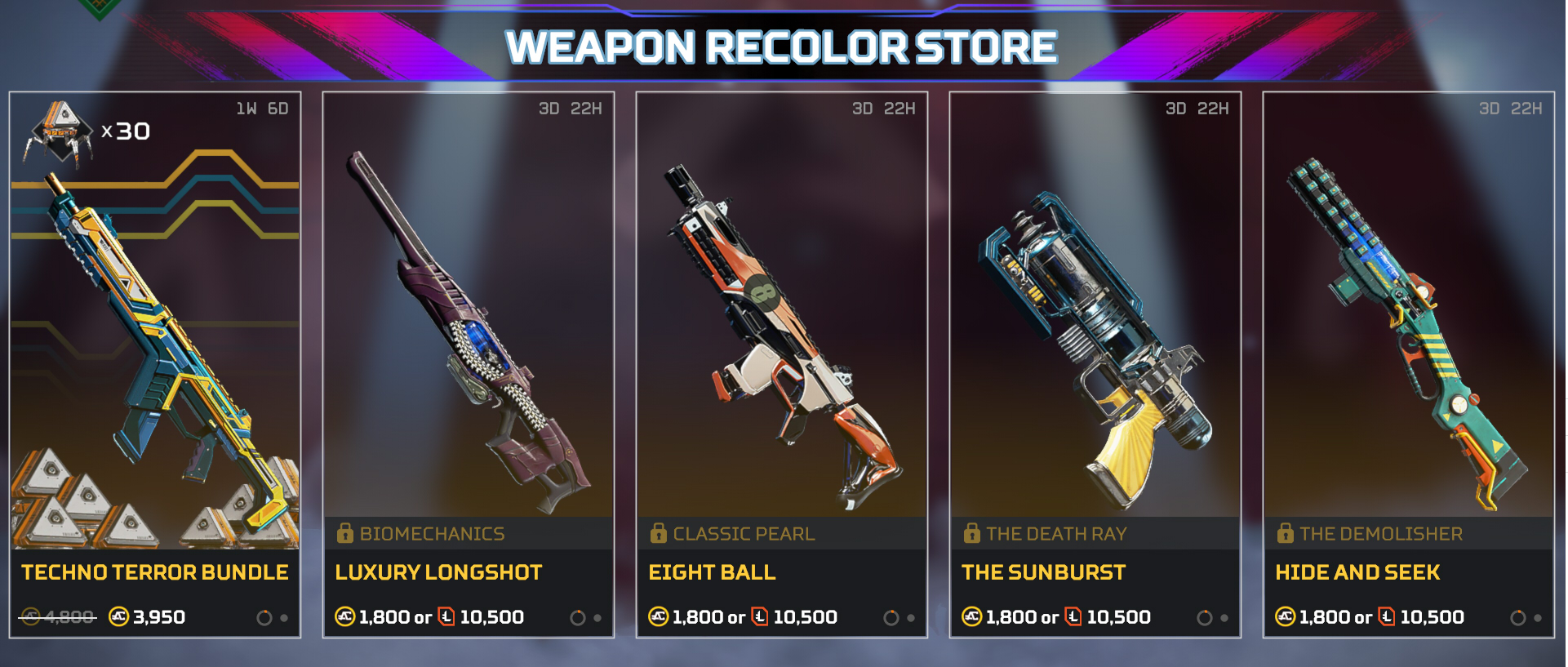Click the Legend Tokens icon on Hide and Seek card
The image size is (1568, 667).
pyautogui.click(x=1385, y=617)
